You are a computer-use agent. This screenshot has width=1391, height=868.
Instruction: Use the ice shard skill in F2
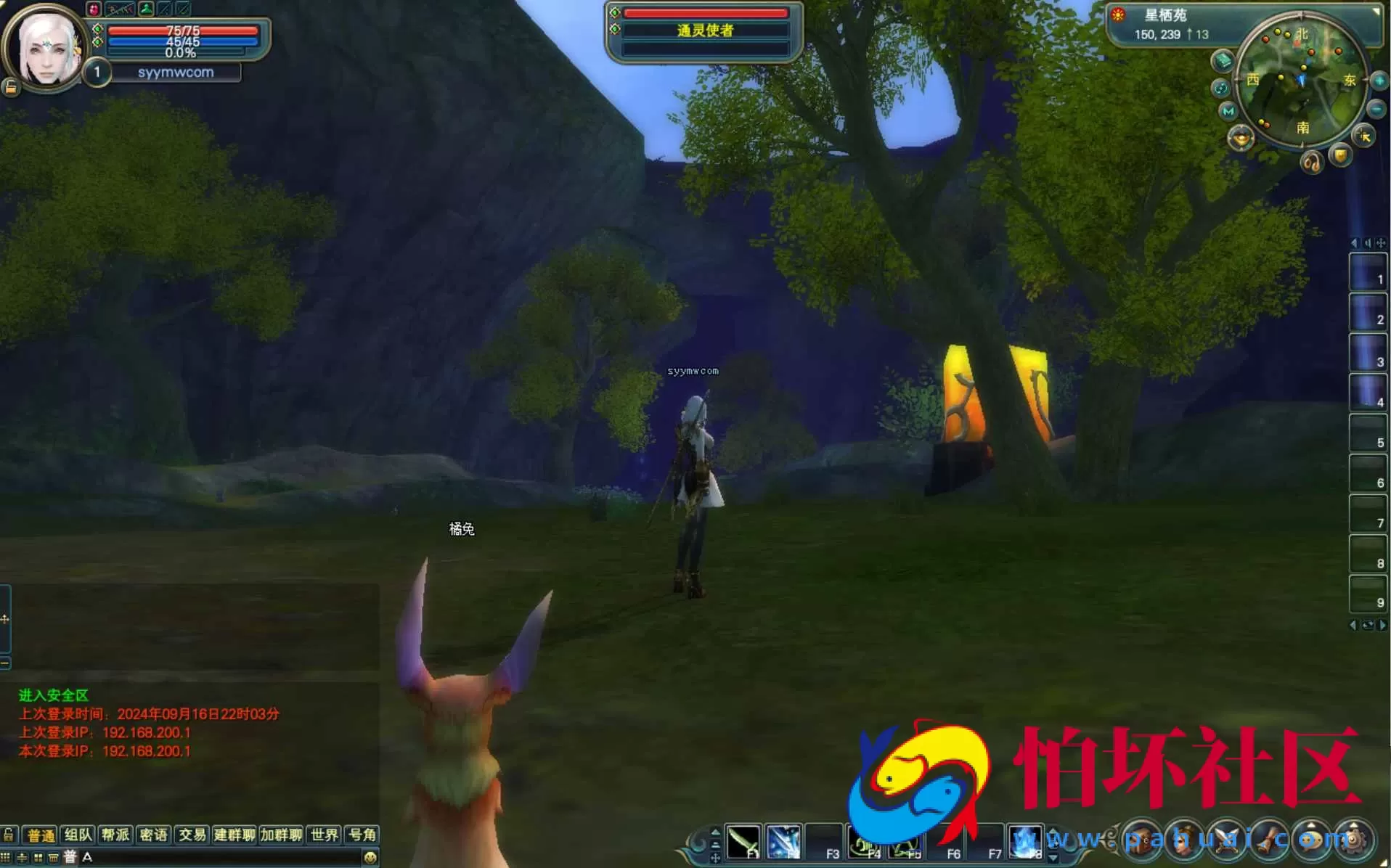pos(784,842)
